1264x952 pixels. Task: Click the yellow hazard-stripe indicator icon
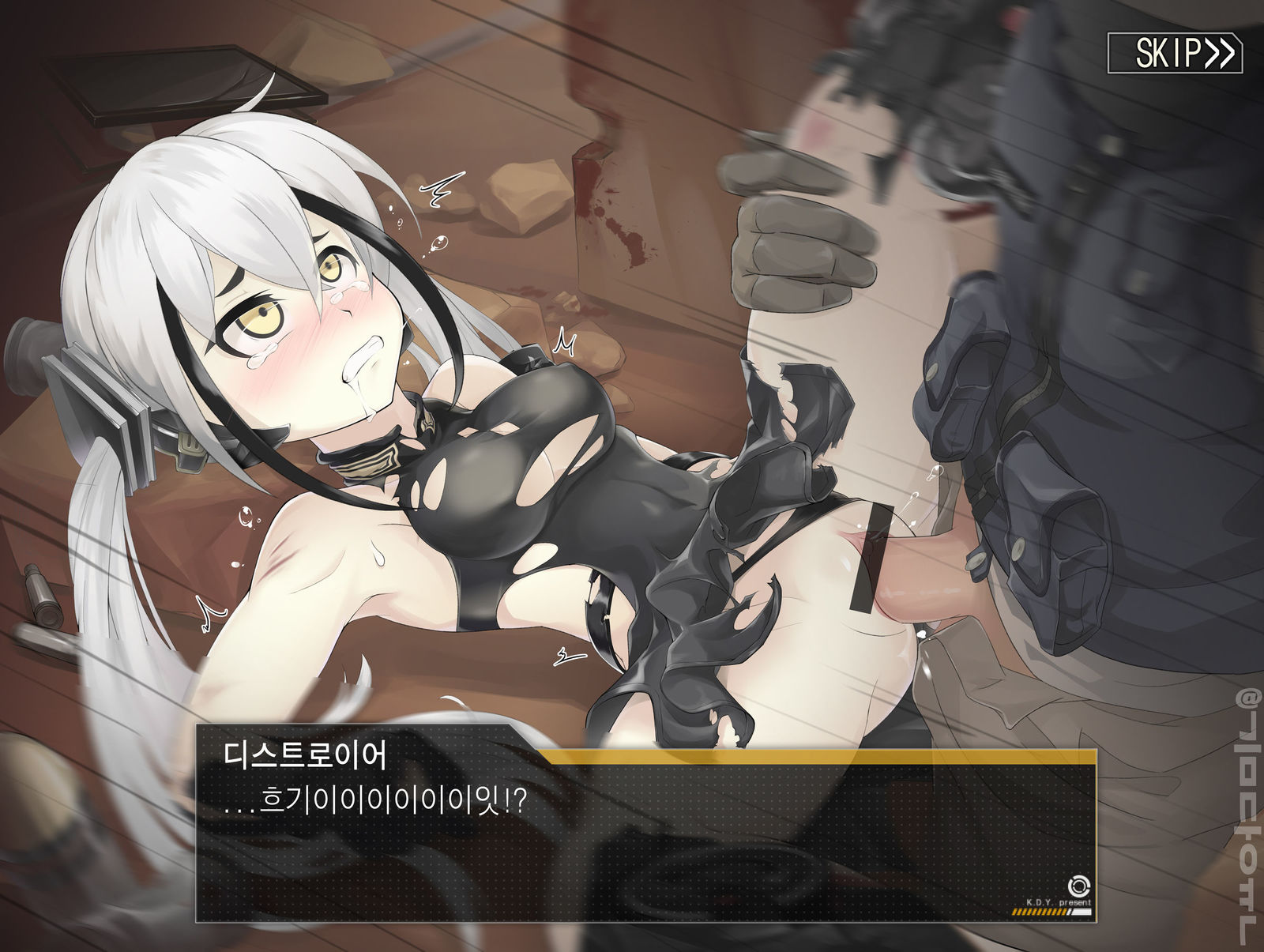pyautogui.click(x=1039, y=911)
